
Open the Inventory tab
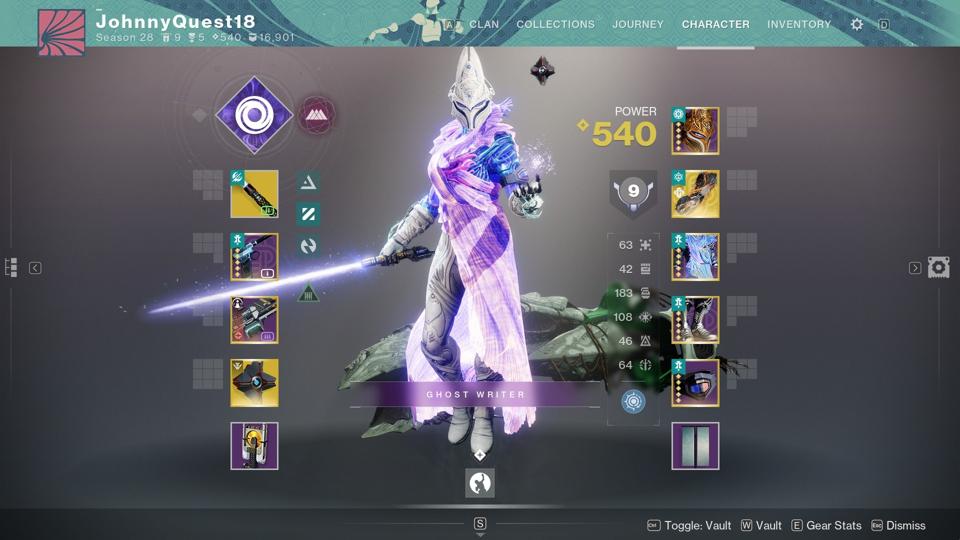(799, 24)
